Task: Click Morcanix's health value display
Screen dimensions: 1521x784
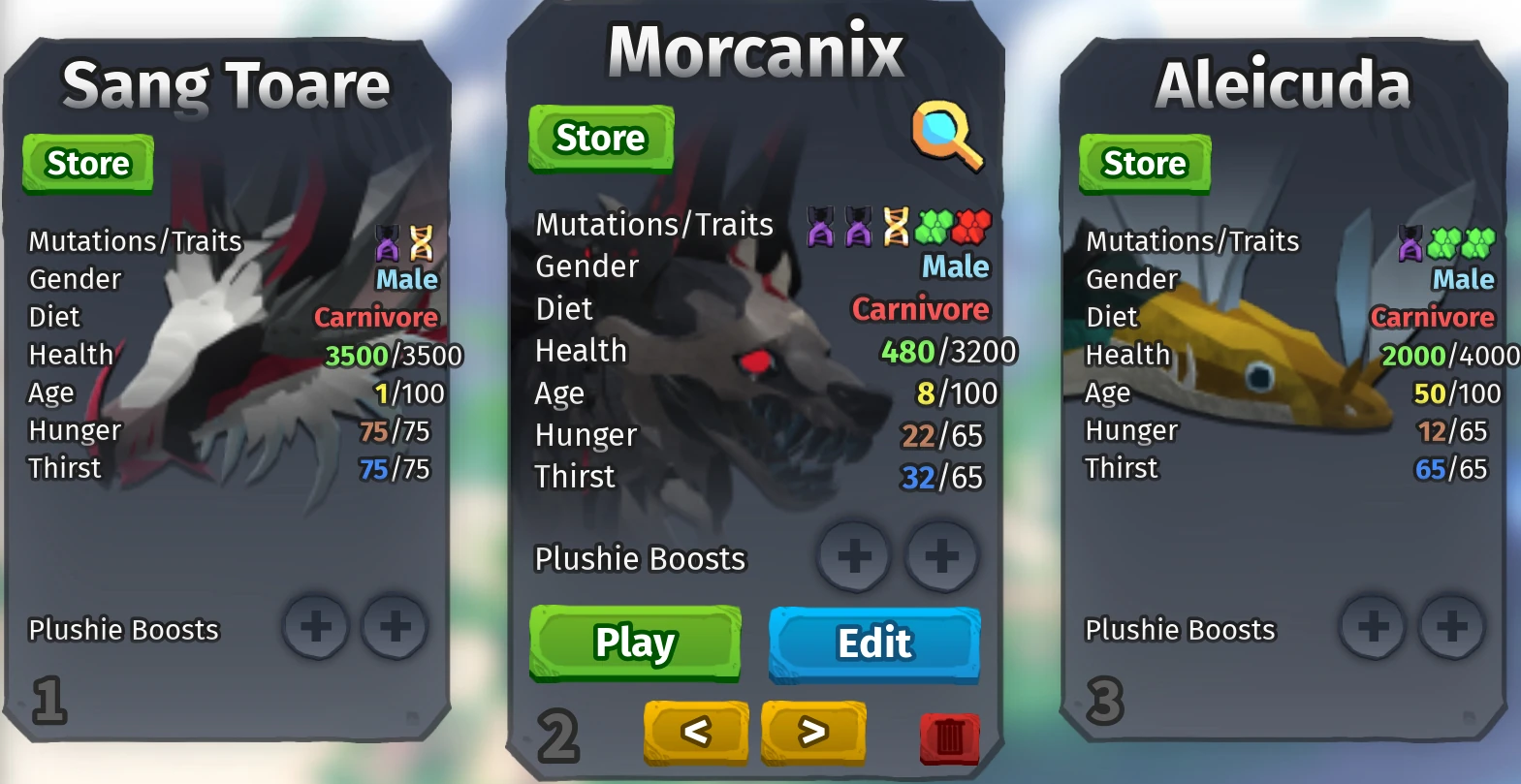Action: (x=948, y=351)
